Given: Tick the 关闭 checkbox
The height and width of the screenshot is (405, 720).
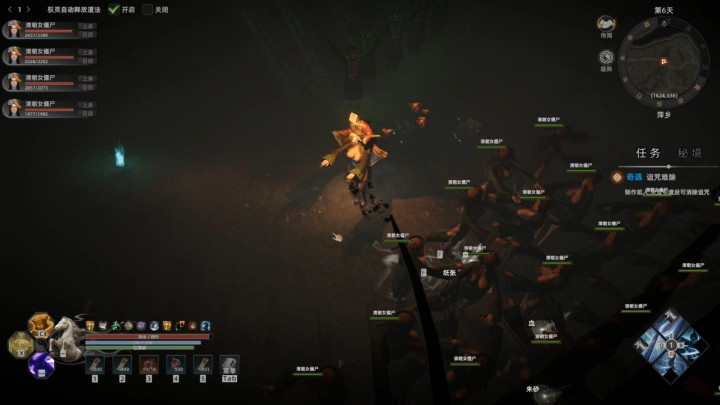Looking at the screenshot, I should click(x=148, y=9).
